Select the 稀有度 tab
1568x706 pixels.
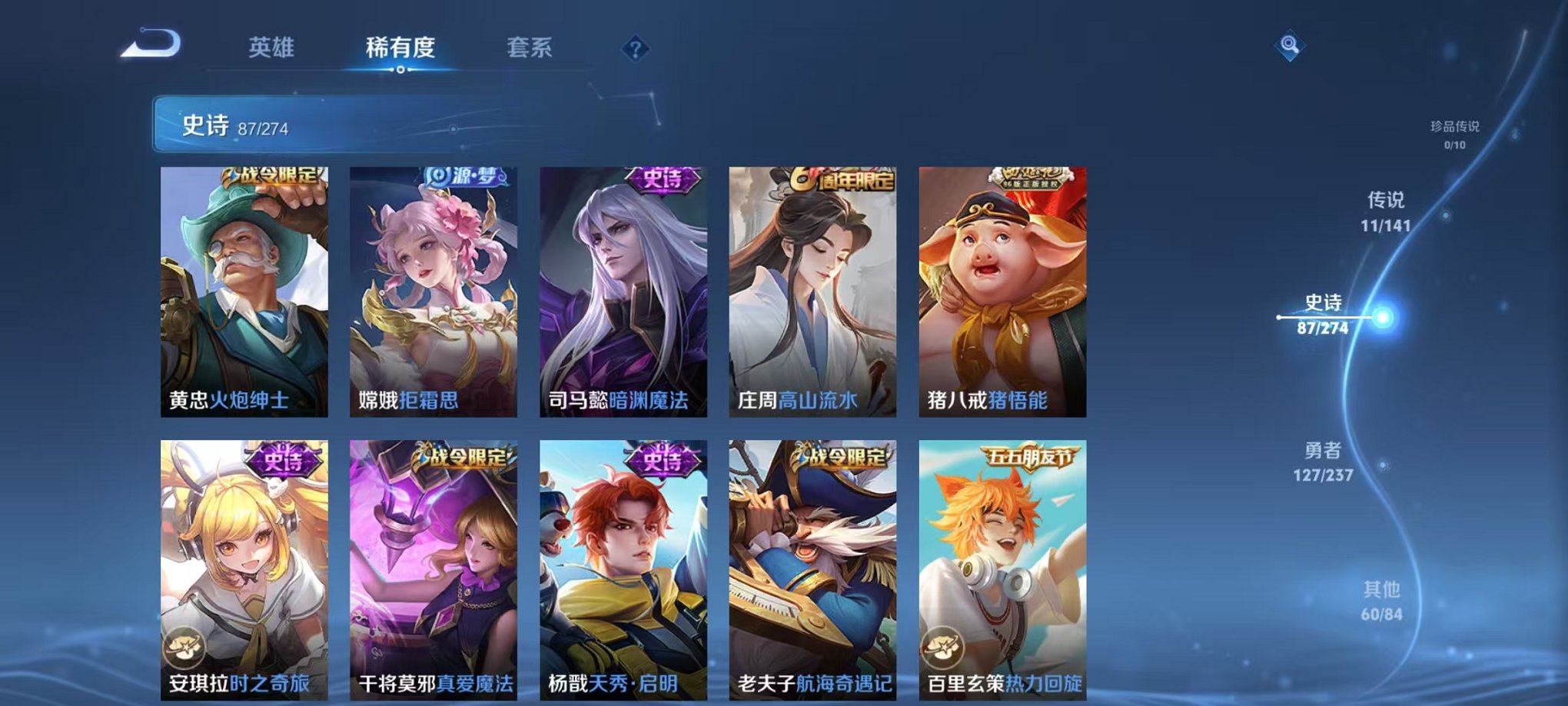point(400,47)
